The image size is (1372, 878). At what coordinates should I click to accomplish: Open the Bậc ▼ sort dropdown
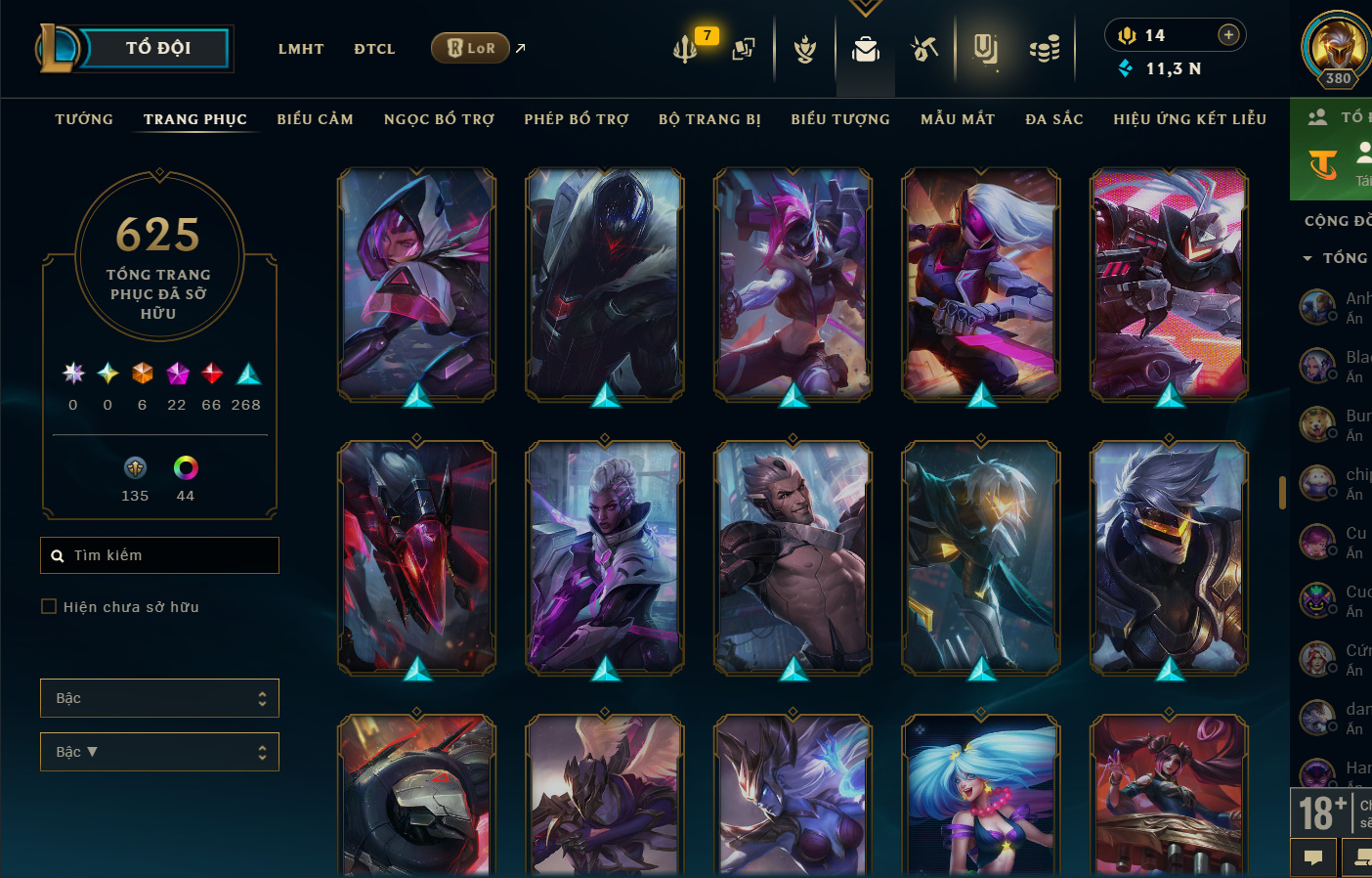click(x=159, y=752)
